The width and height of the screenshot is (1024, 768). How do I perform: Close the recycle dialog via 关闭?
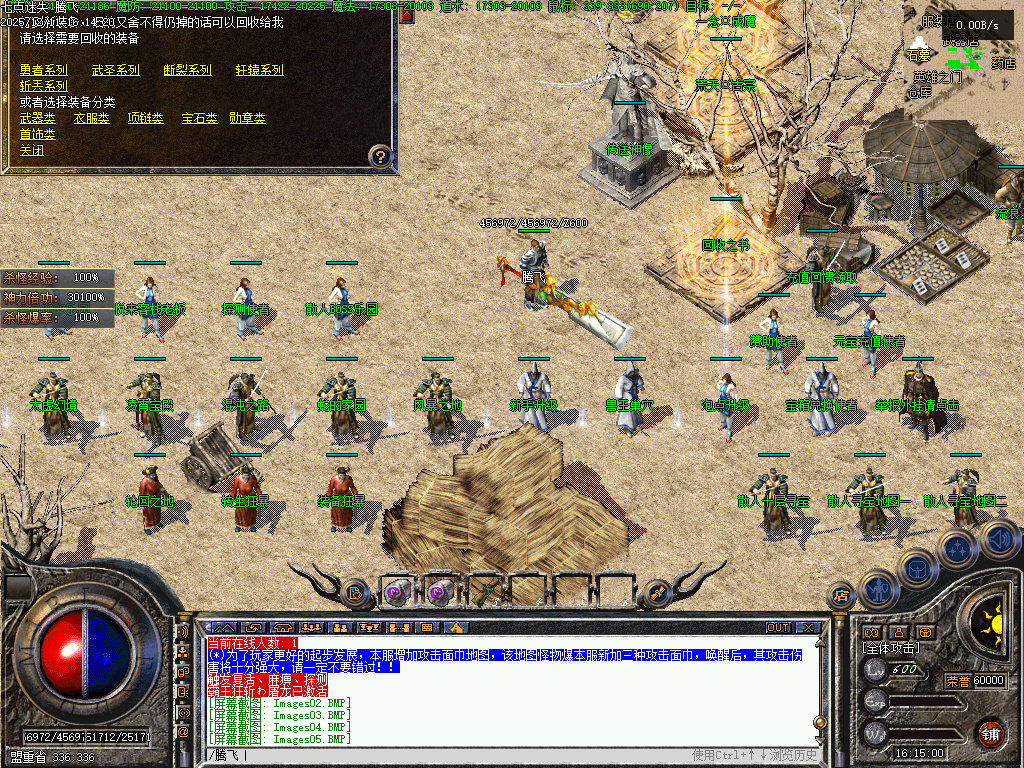click(x=32, y=151)
